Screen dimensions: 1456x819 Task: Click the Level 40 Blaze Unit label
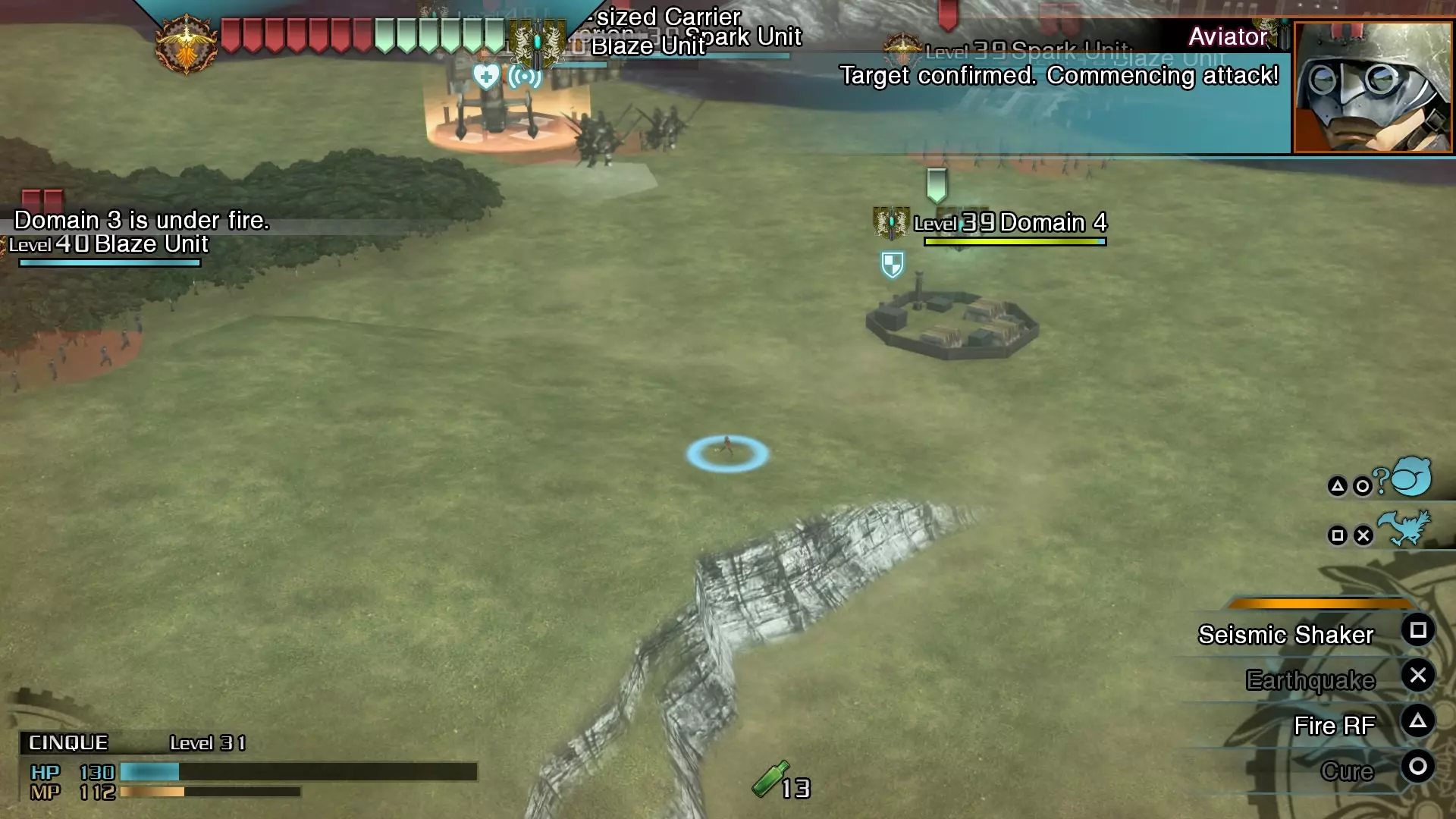[108, 244]
